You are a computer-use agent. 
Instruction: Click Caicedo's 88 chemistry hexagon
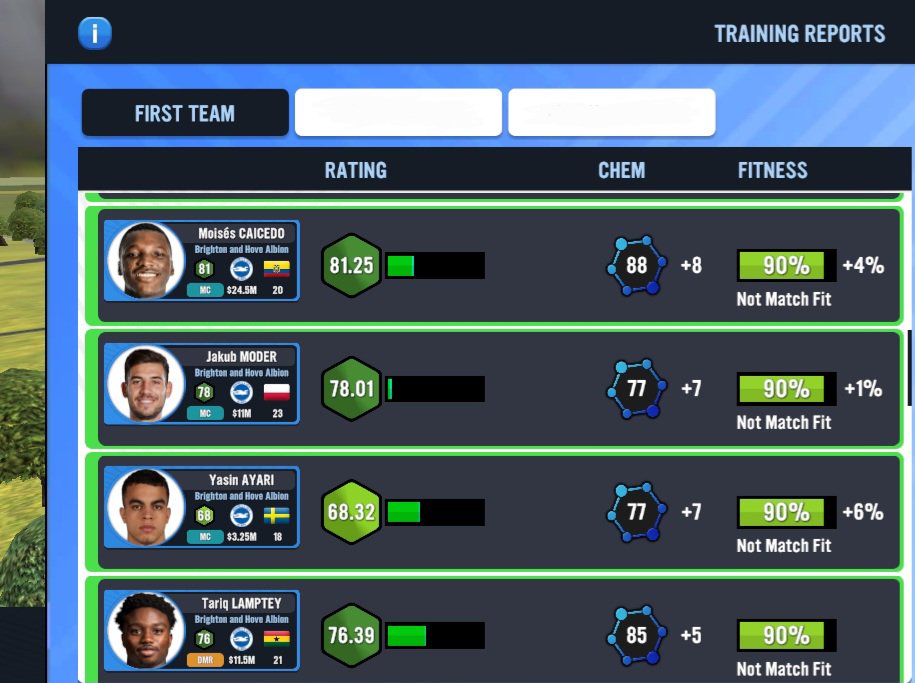click(x=636, y=266)
